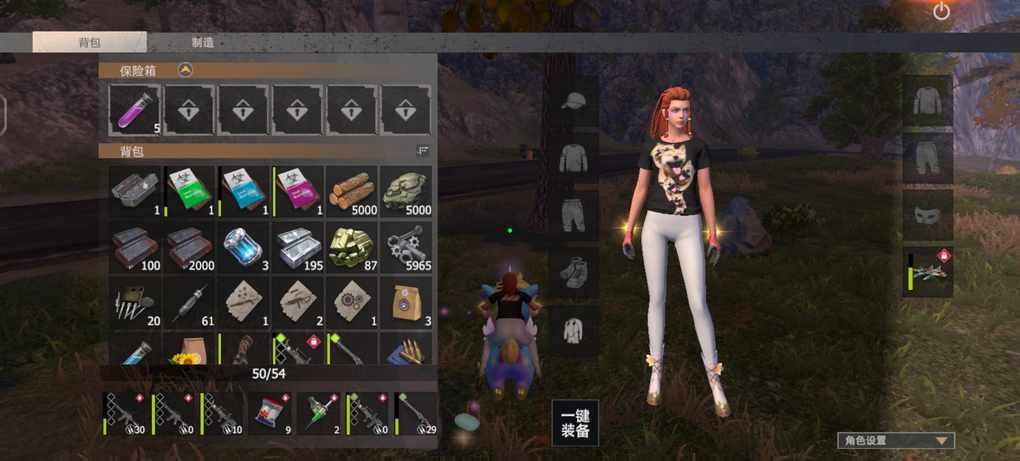The height and width of the screenshot is (461, 1020).
Task: Click the 一键装备 quick-equip button
Action: pos(575,423)
